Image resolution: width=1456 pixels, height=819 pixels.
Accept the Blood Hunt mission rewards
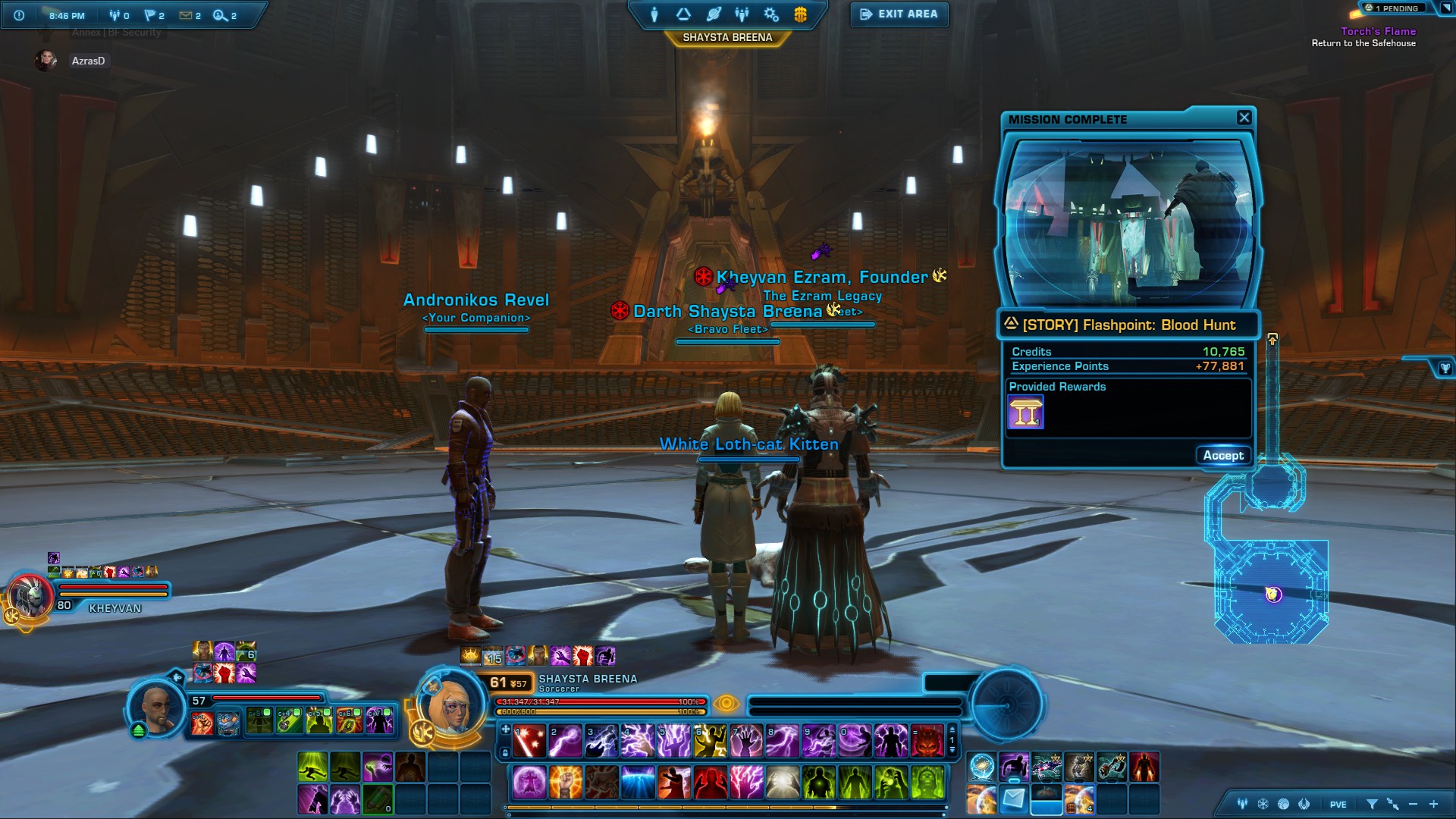1222,456
